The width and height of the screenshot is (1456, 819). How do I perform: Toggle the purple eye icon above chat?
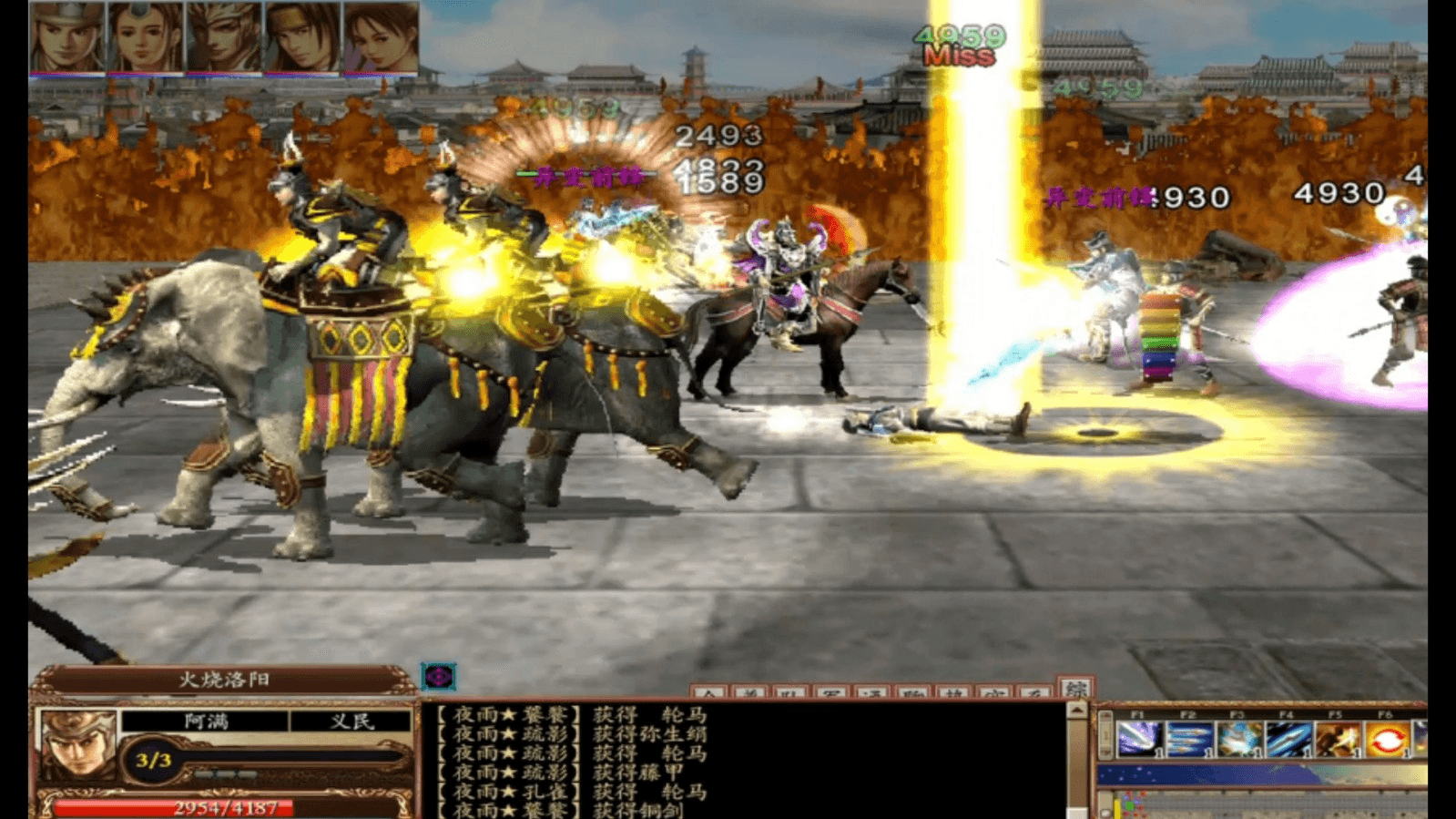(438, 676)
